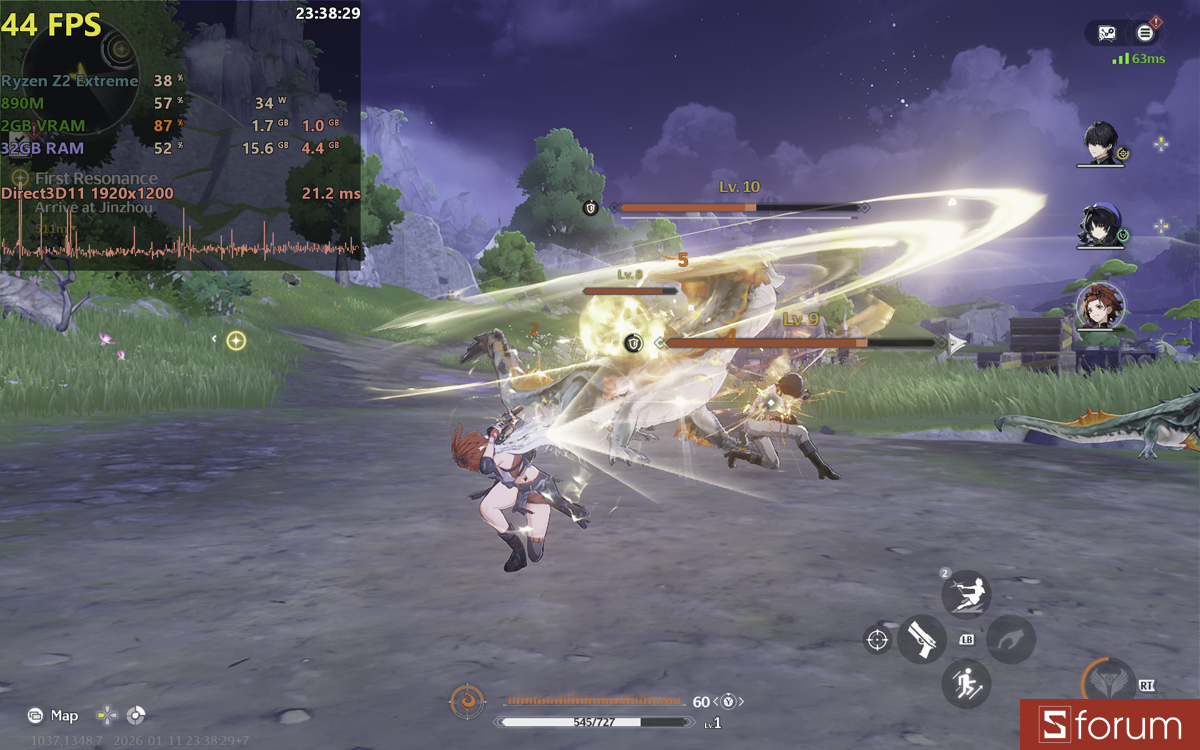Toggle the crosshair aim mode button
The height and width of the screenshot is (750, 1200).
[877, 639]
